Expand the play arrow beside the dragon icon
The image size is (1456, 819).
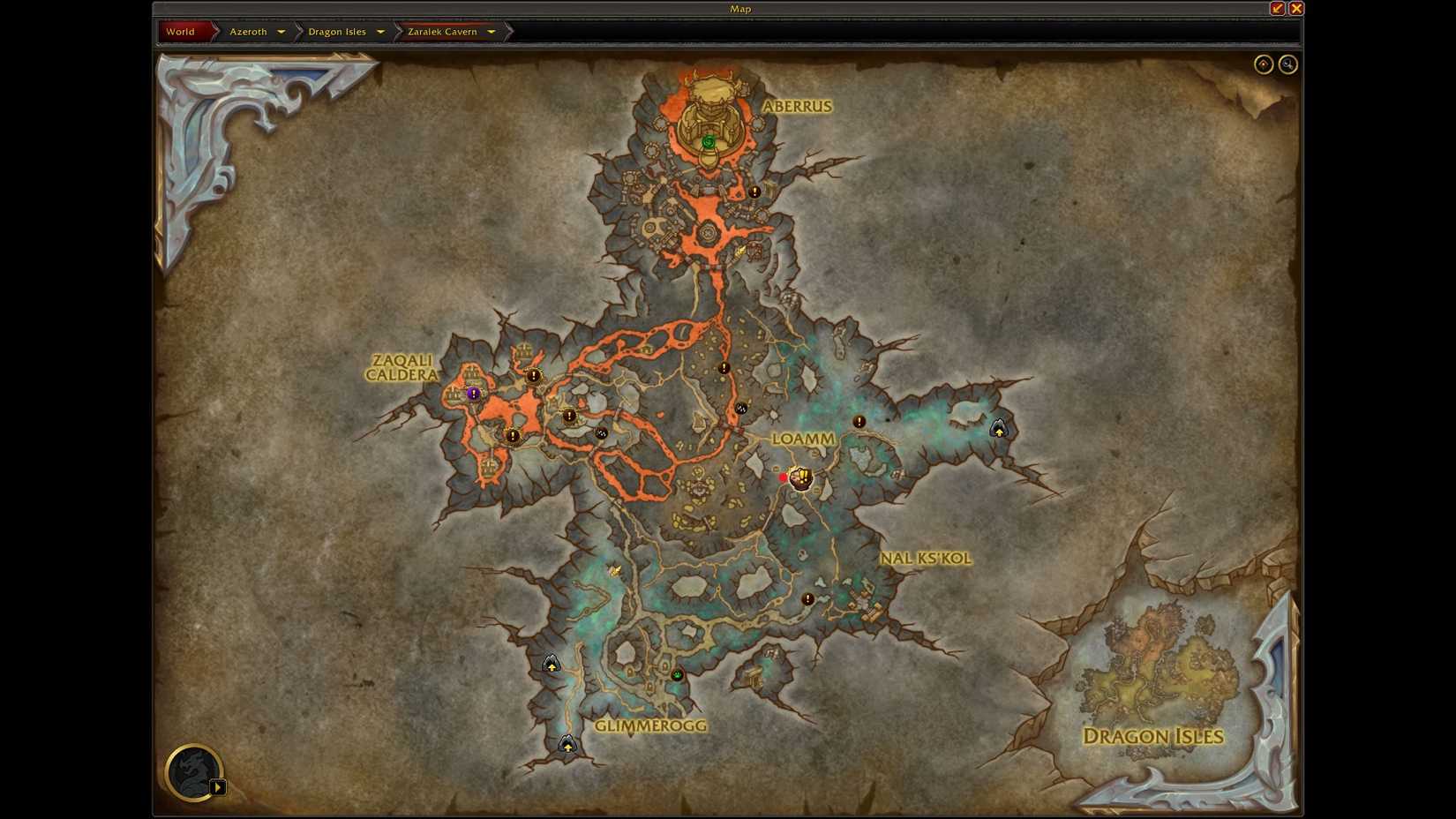click(x=218, y=786)
